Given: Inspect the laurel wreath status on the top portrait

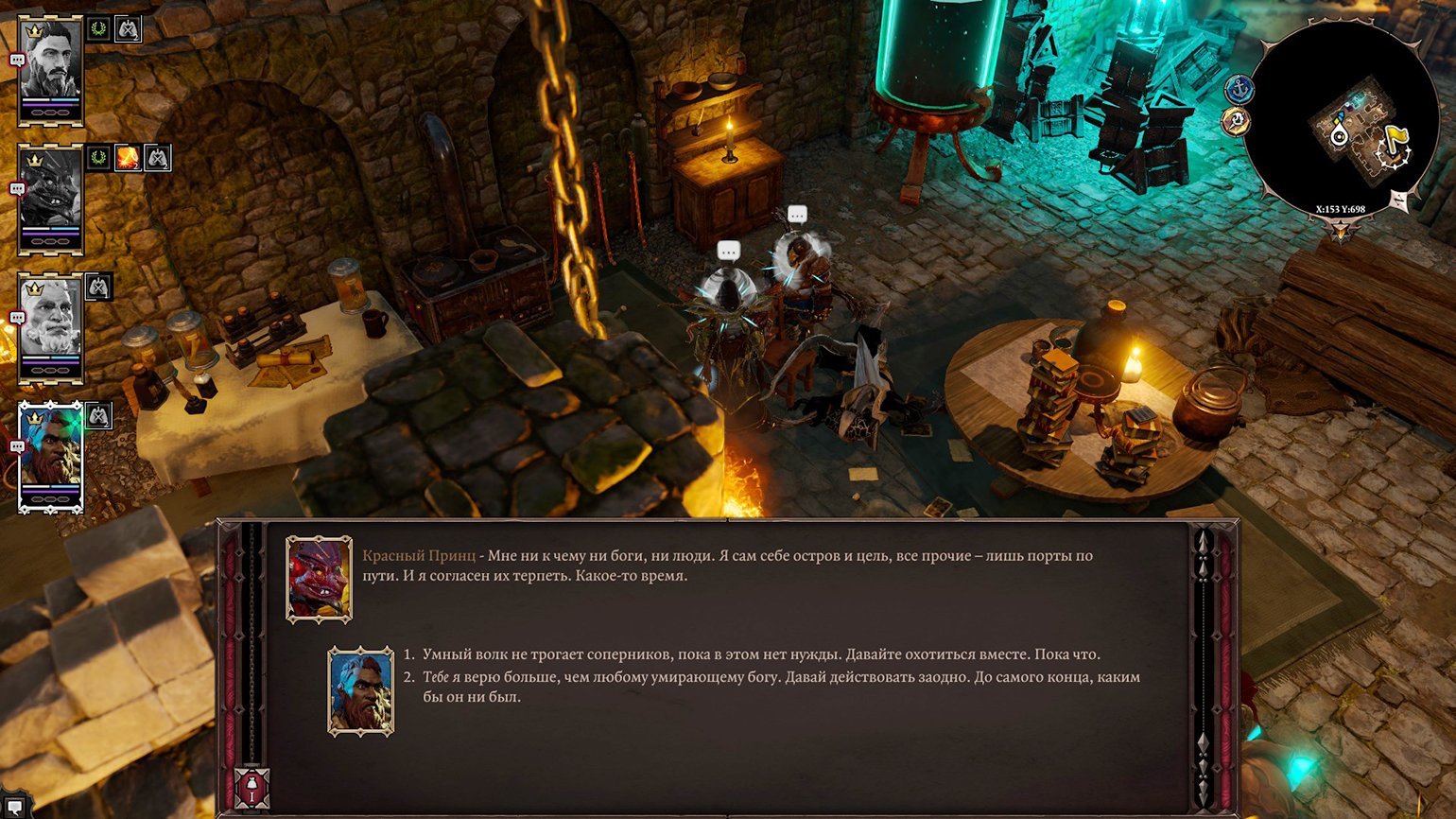Looking at the screenshot, I should pyautogui.click(x=98, y=29).
